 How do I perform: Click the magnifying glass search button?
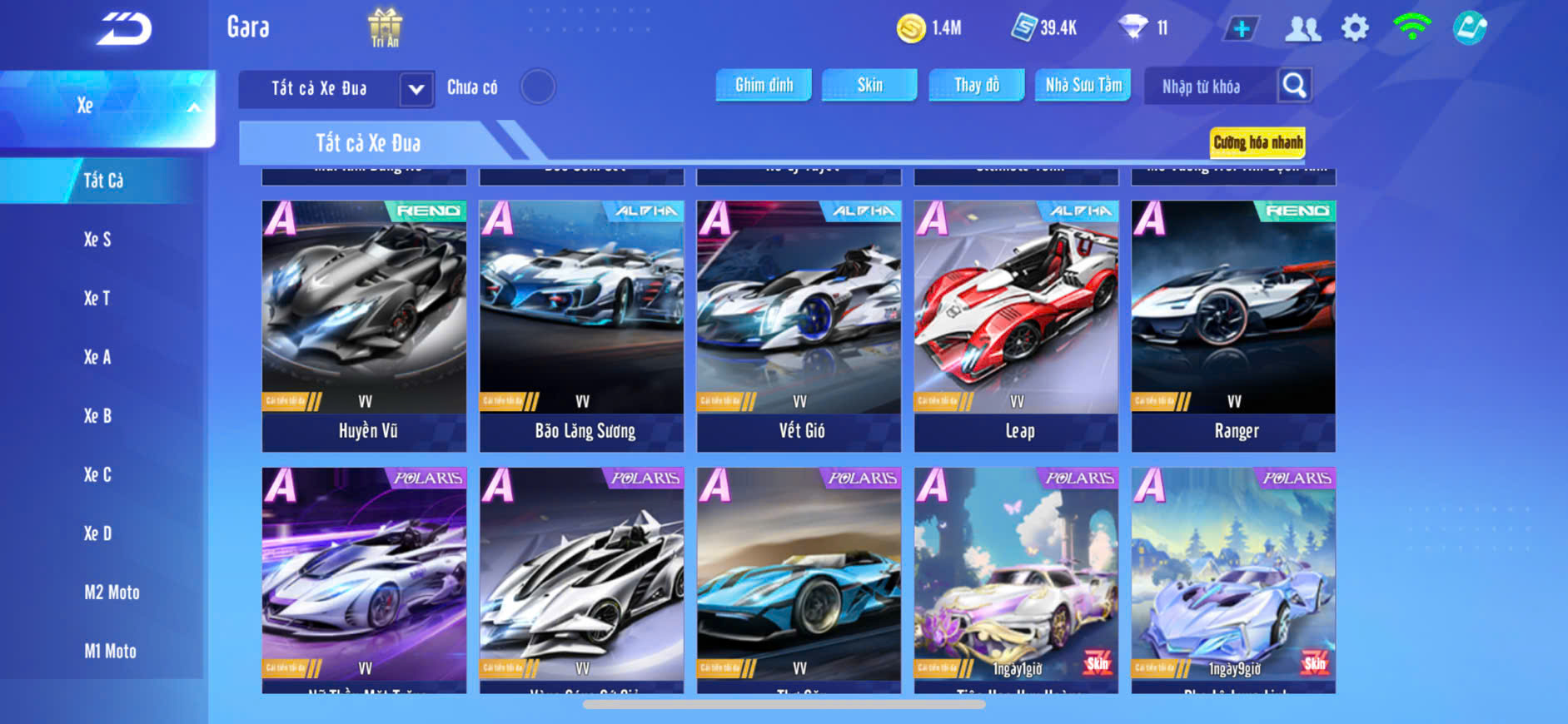1294,85
